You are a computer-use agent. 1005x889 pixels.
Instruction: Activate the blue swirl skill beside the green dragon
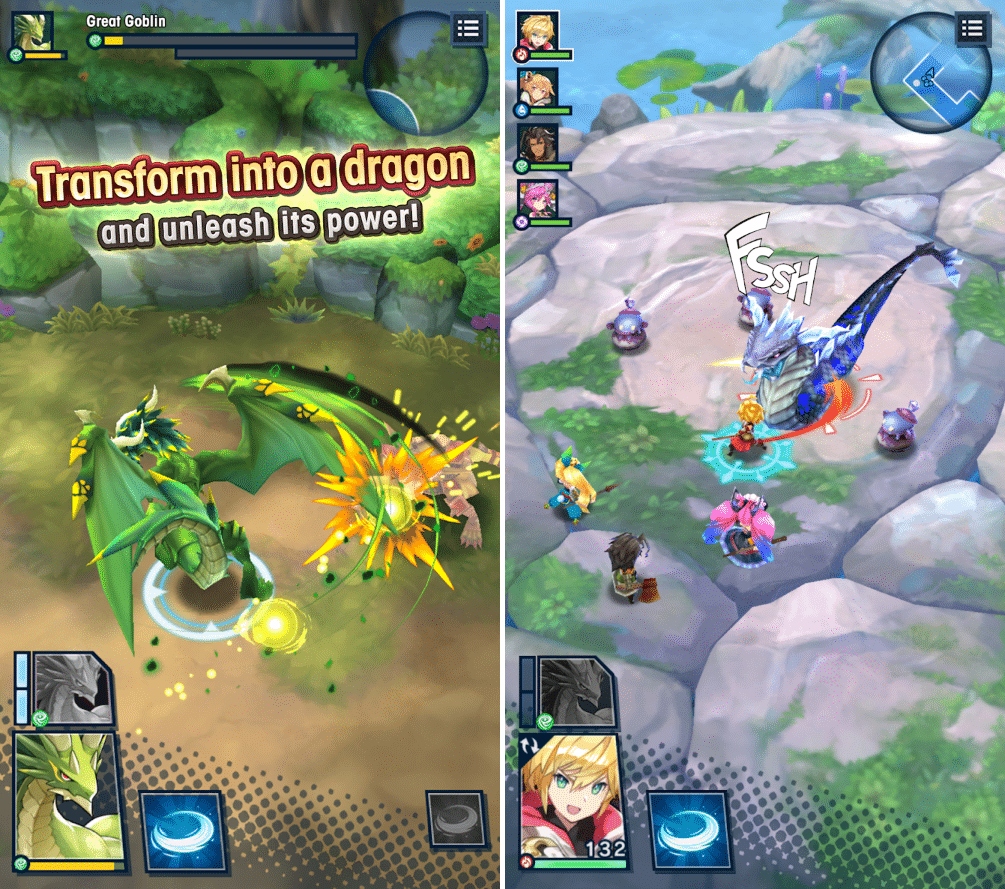point(180,829)
